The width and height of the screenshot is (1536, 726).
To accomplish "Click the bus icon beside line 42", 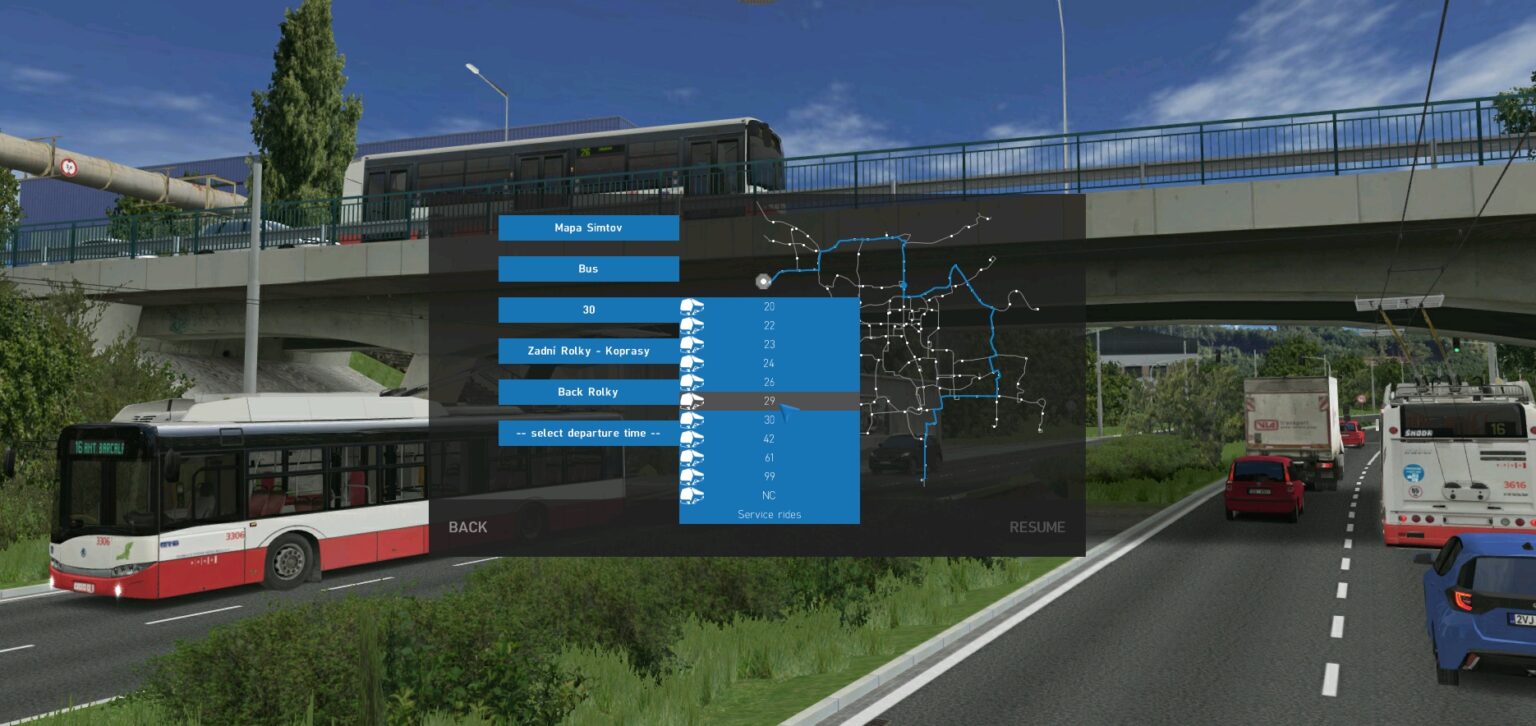I will tap(691, 439).
